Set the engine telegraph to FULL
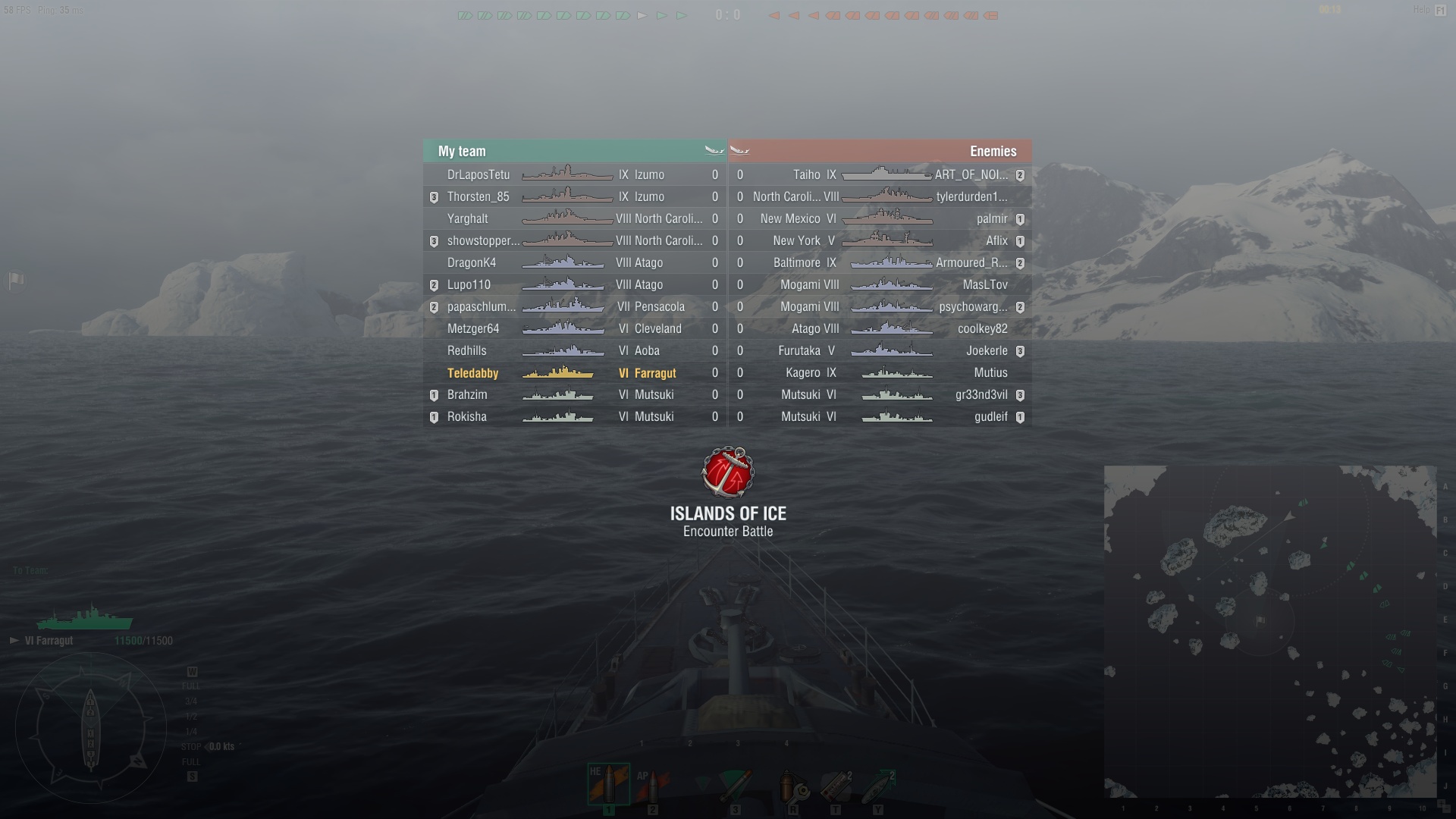 pyautogui.click(x=191, y=686)
